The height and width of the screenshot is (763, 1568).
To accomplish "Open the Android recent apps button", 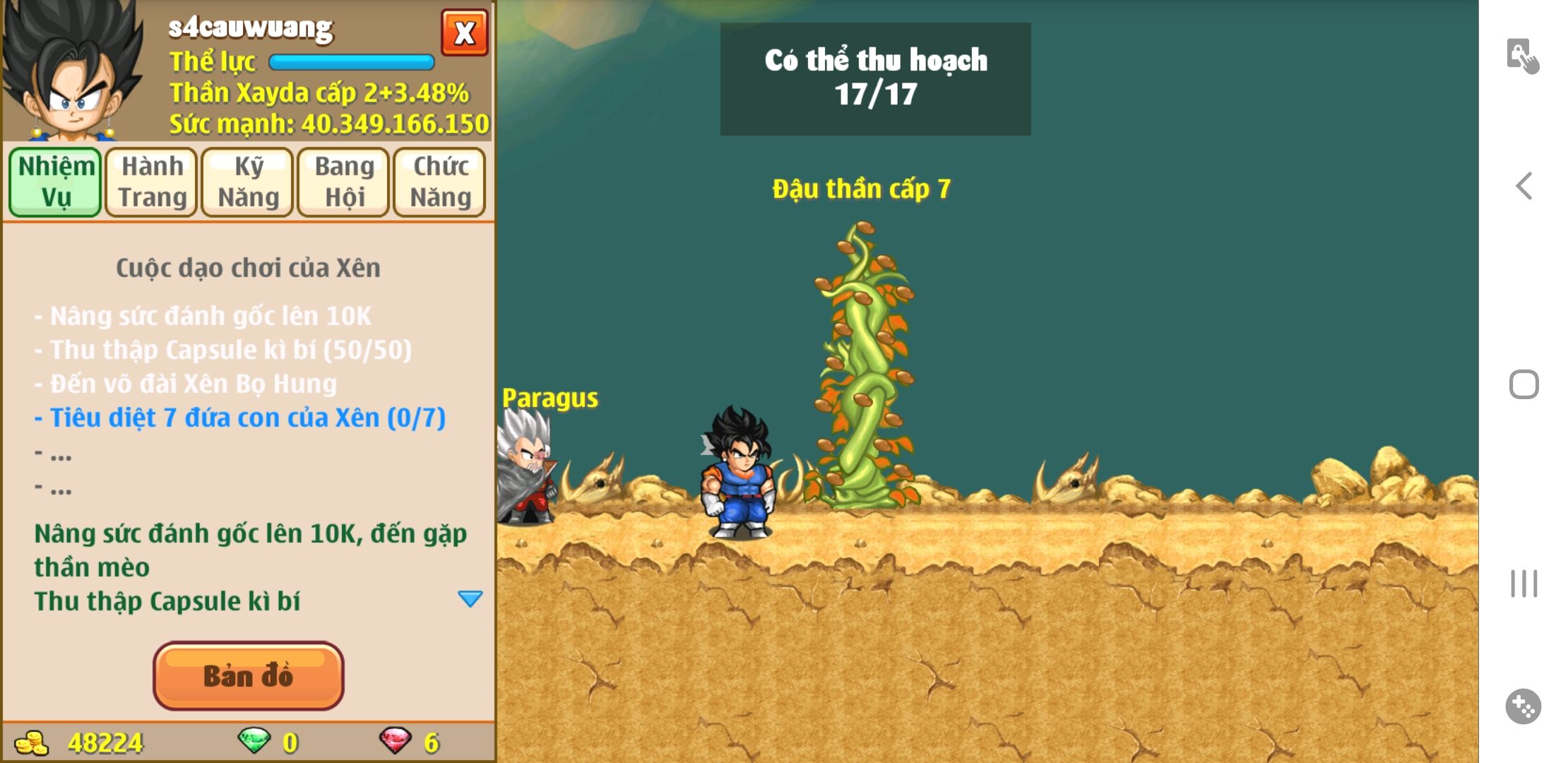I will point(1524,584).
